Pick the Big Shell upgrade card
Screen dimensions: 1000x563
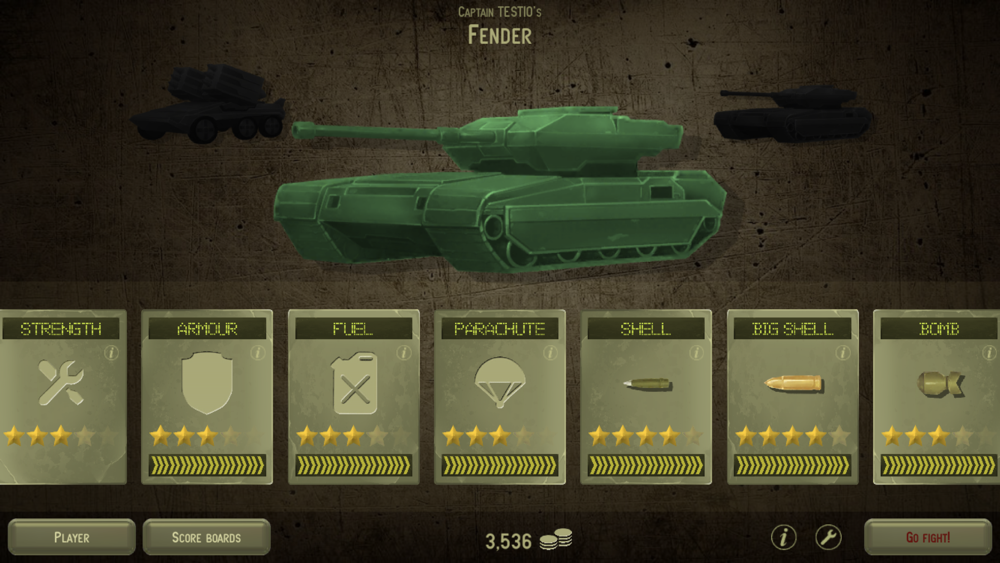tap(792, 396)
